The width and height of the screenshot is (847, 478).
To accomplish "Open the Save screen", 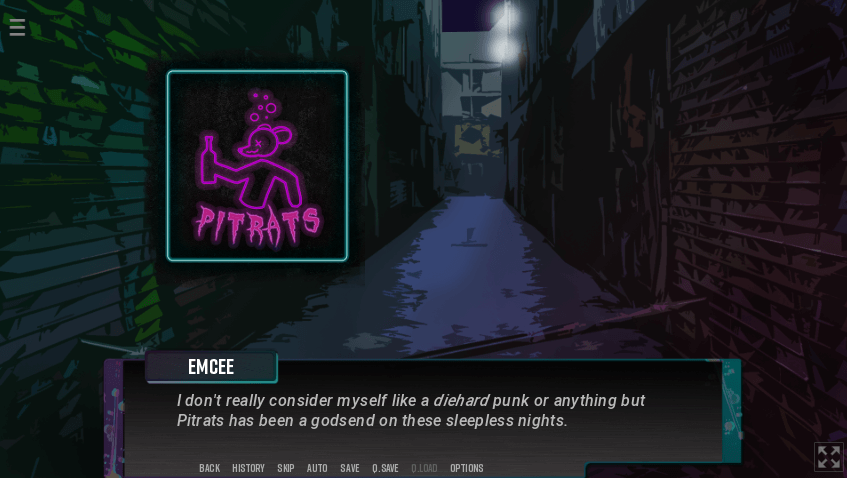I will 350,468.
